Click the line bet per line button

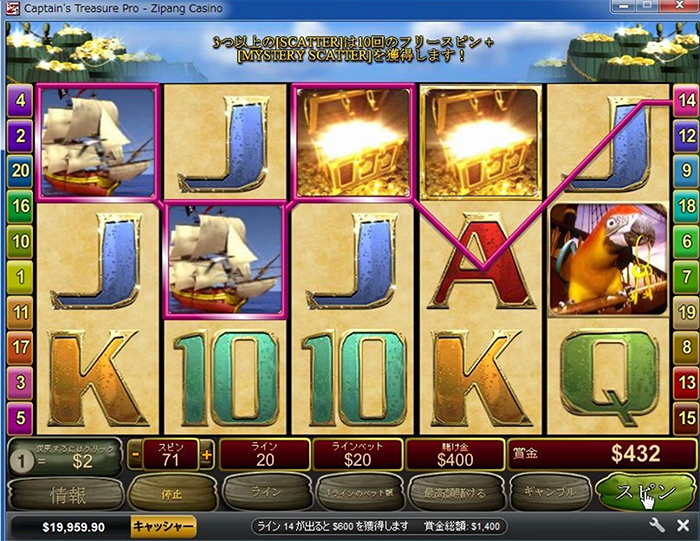357,493
